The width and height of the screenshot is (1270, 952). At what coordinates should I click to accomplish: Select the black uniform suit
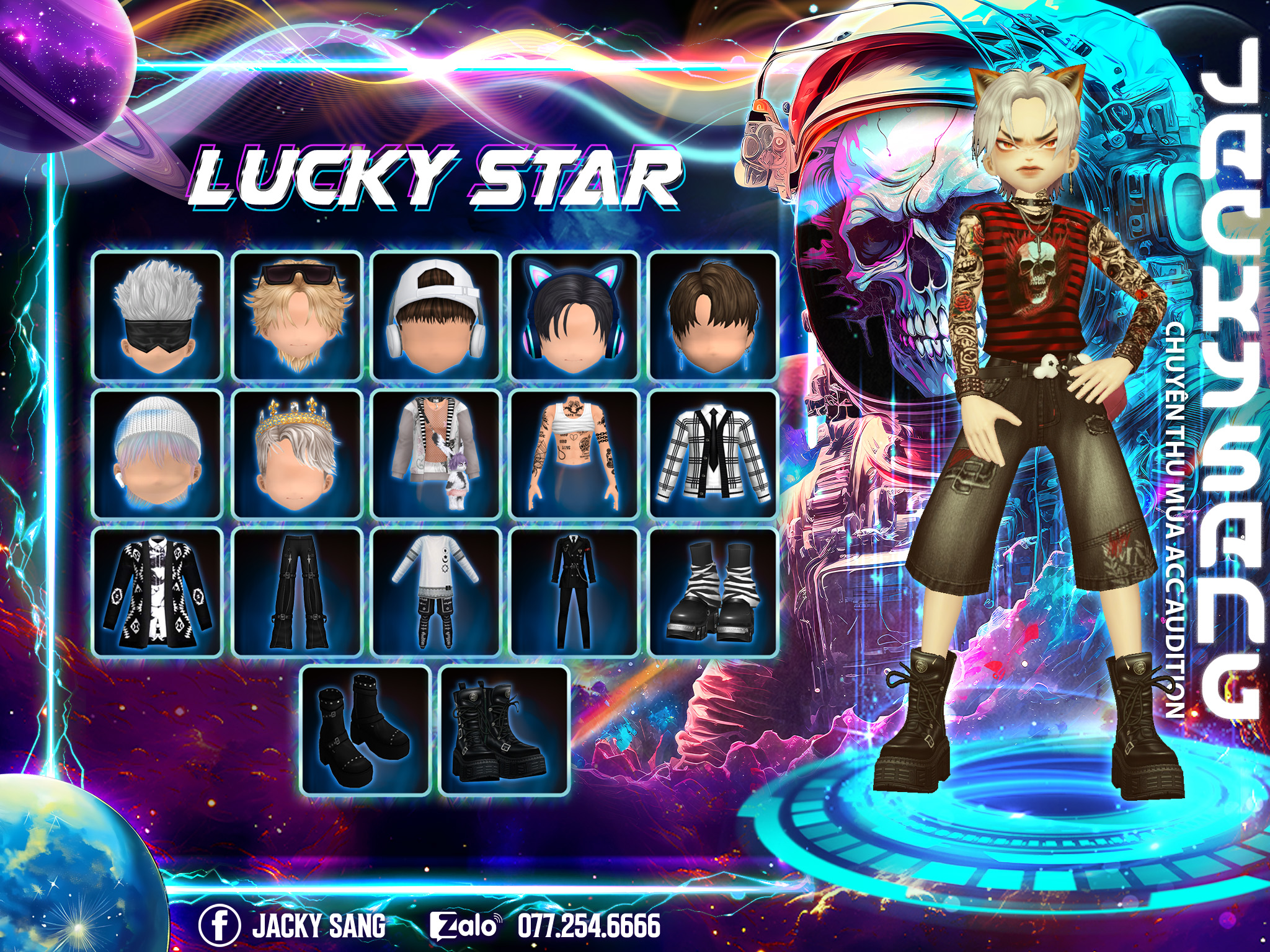pyautogui.click(x=575, y=593)
